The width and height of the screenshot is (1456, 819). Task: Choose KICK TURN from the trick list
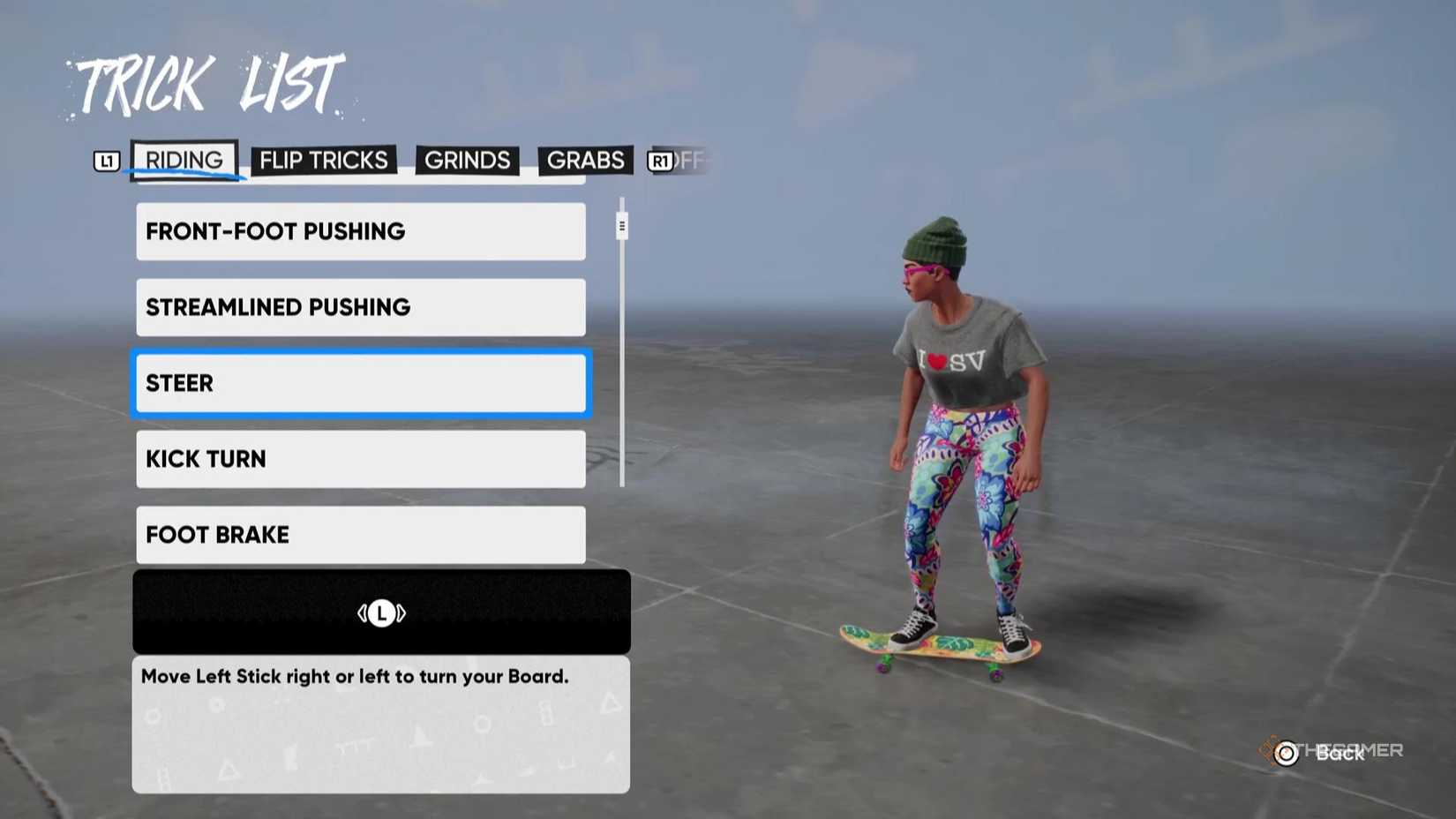click(360, 459)
